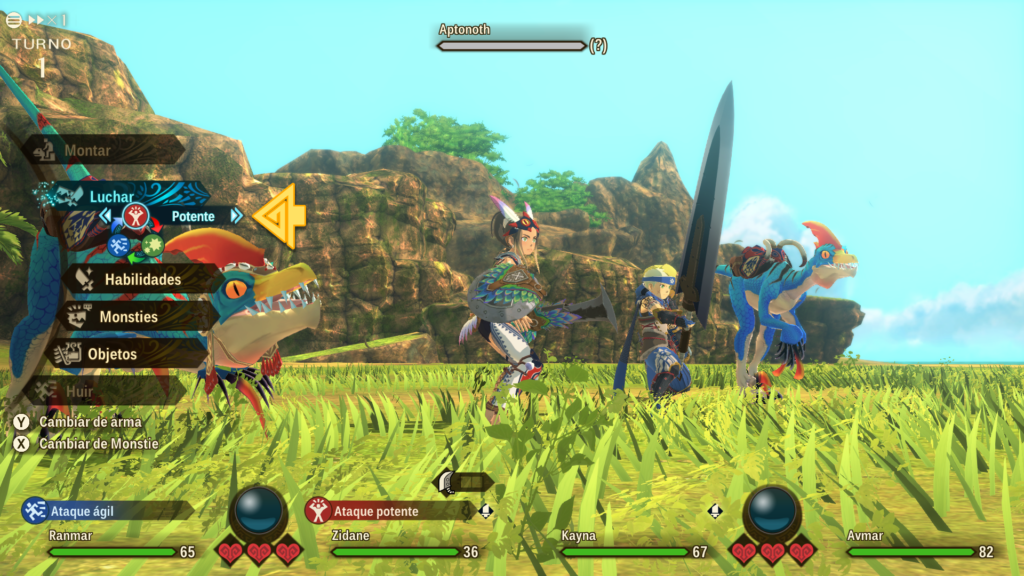1024x576 pixels.
Task: Click the left arrow beside Potente
Action: point(105,215)
